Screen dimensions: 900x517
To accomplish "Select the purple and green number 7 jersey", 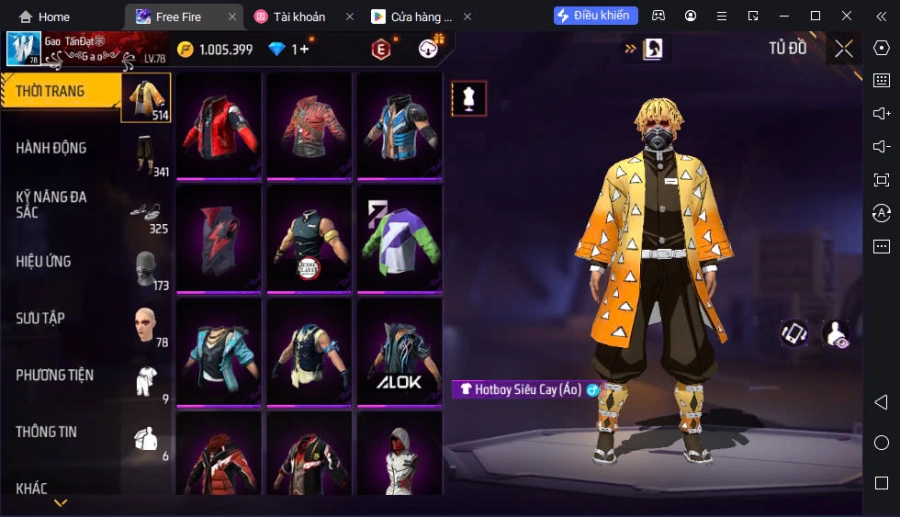I will click(399, 239).
